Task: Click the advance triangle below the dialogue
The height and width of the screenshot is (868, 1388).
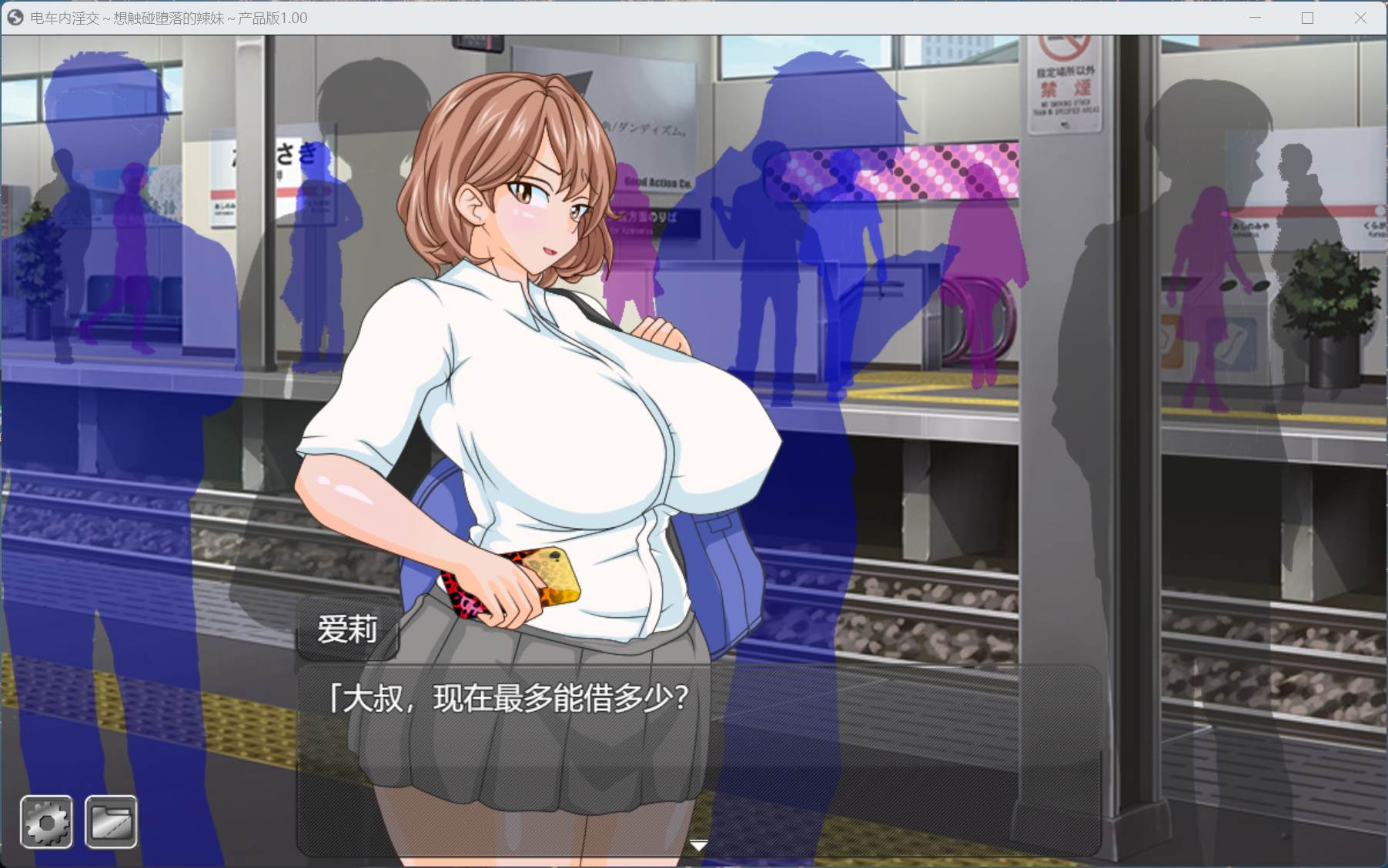Action: point(699,844)
